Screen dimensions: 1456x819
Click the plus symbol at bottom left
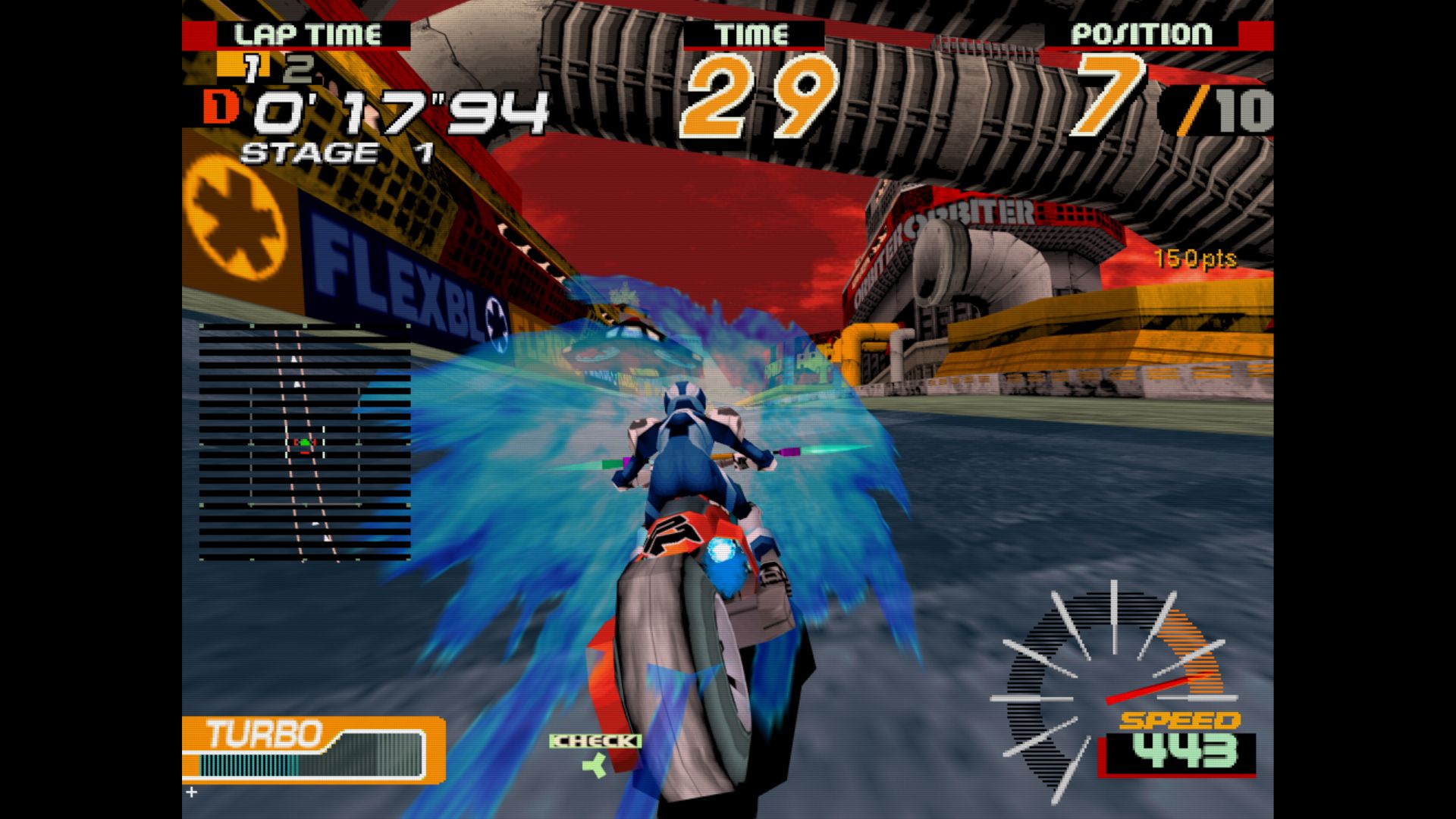(x=191, y=793)
